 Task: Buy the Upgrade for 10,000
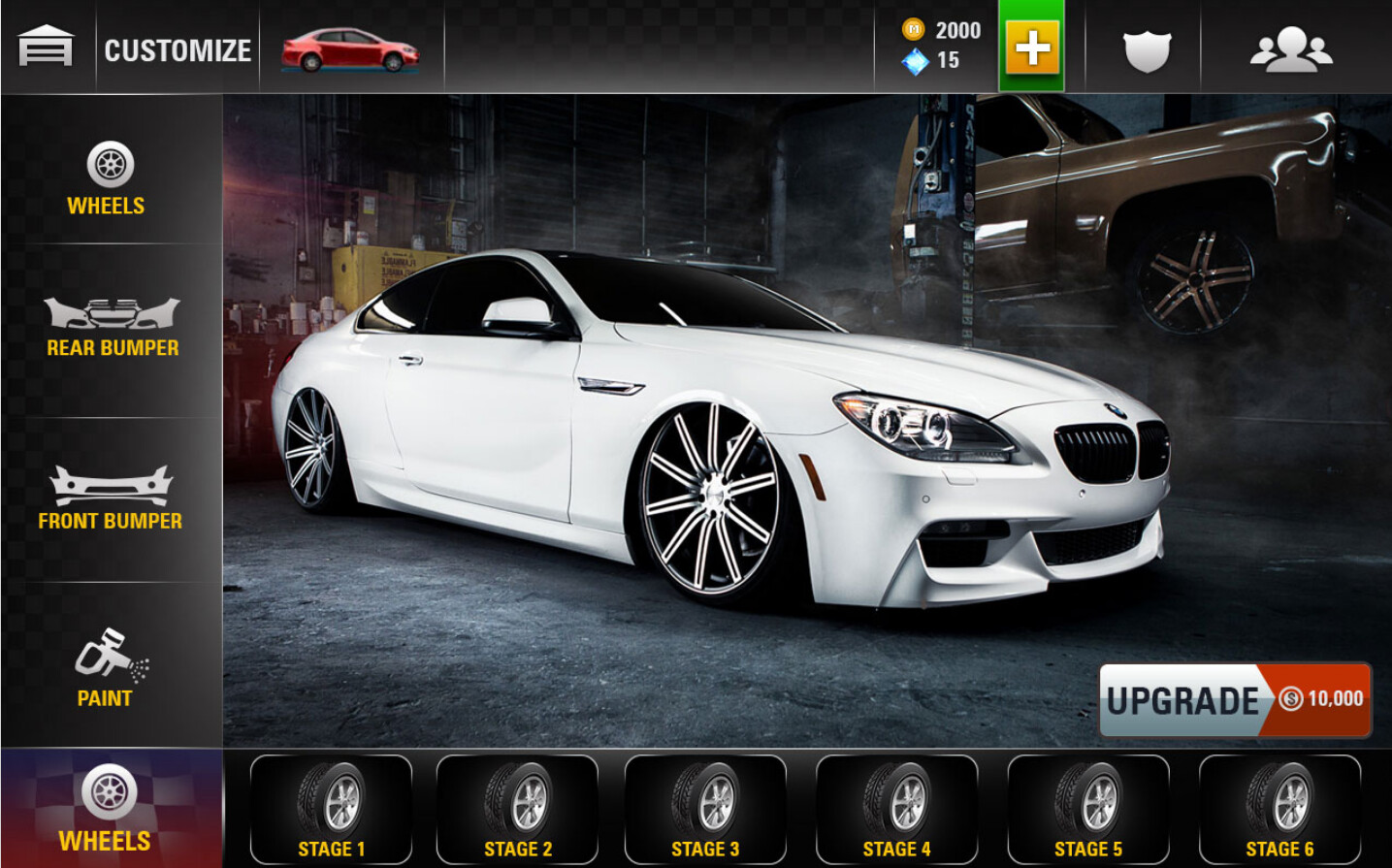coord(1235,699)
